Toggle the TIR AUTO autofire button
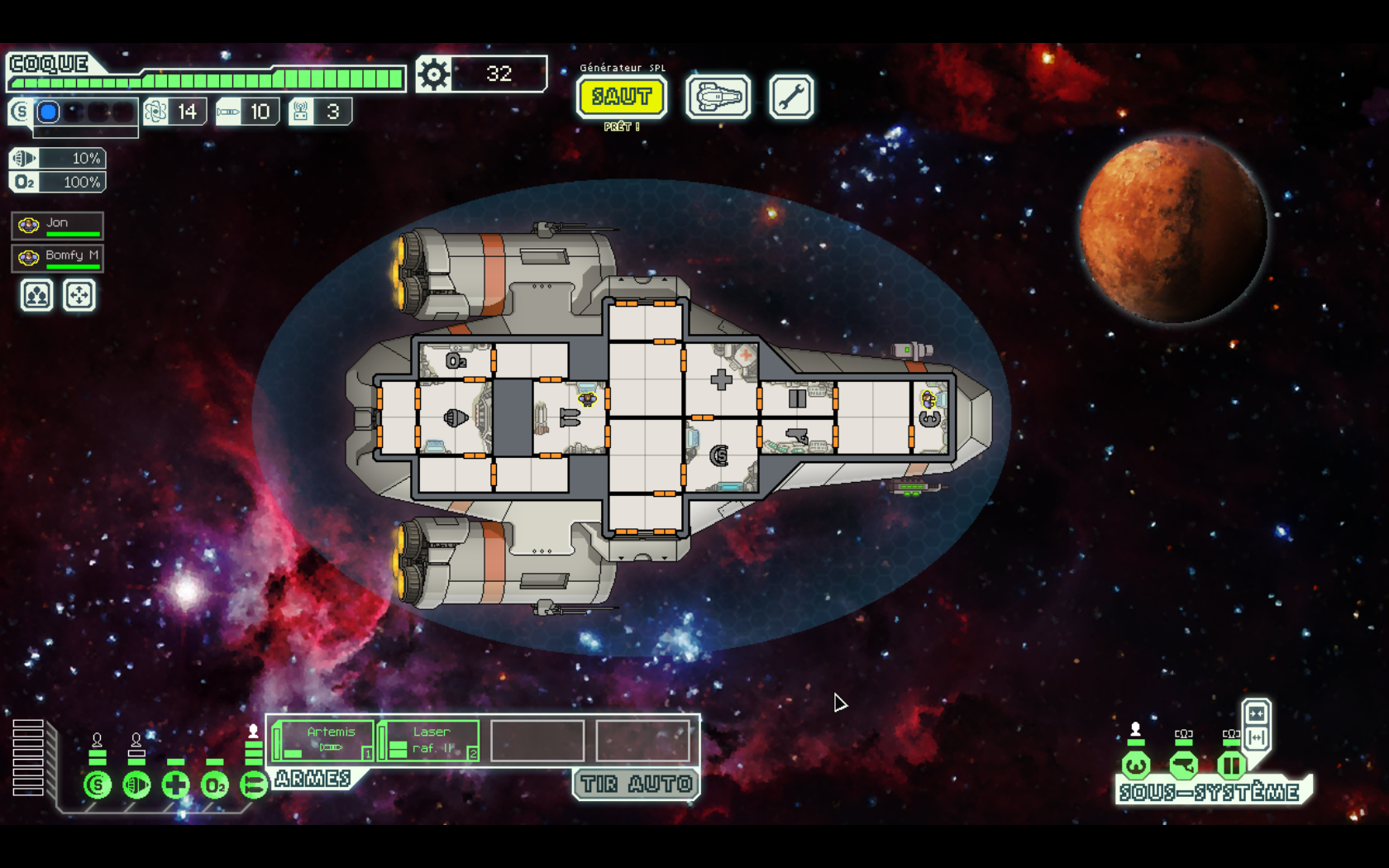The height and width of the screenshot is (868, 1389). (x=636, y=784)
